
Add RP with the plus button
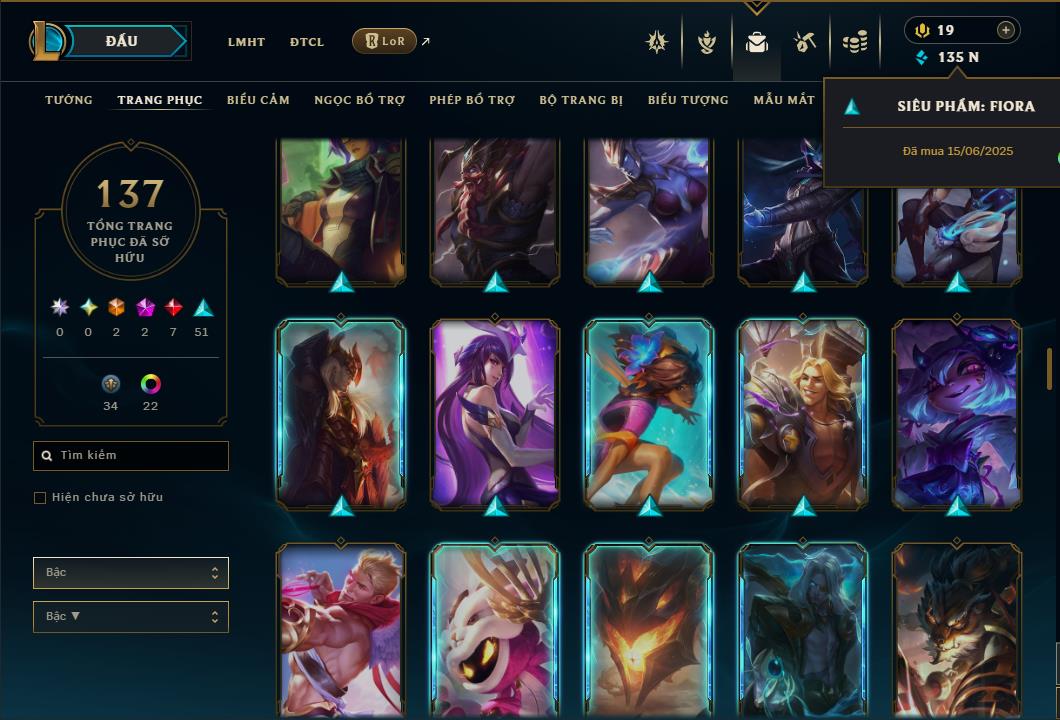pyautogui.click(x=1005, y=30)
